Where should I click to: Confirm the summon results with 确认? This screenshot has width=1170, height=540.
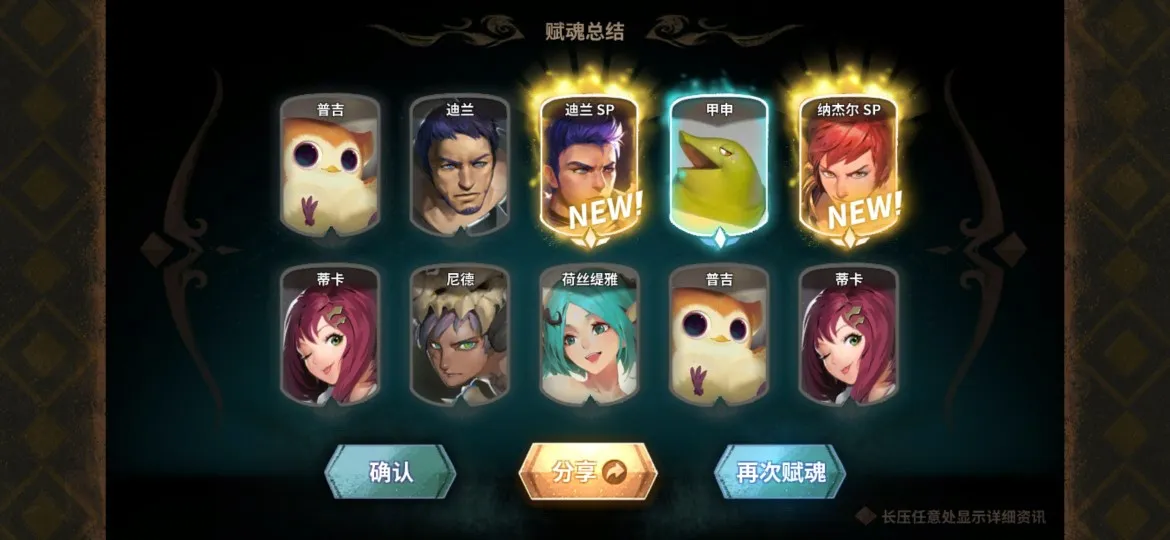pos(390,472)
